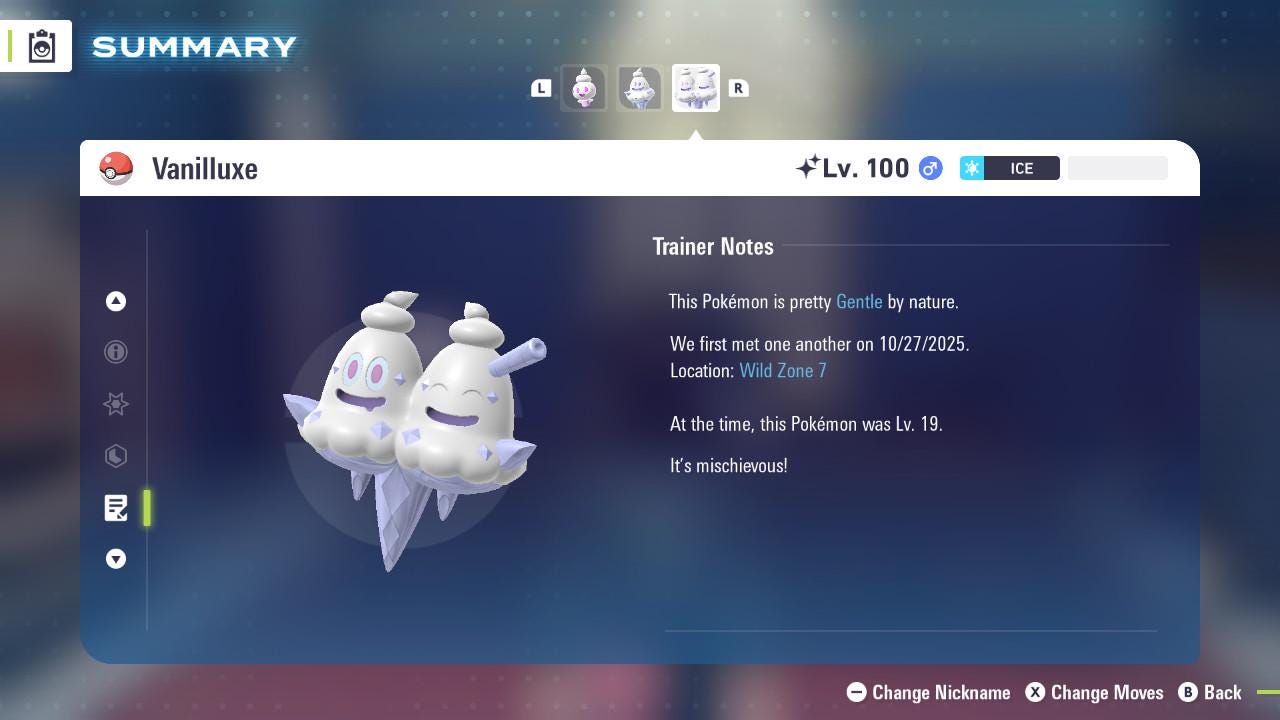Select the star-shaped ribbons sidebar icon
Image resolution: width=1280 pixels, height=720 pixels.
tap(116, 404)
